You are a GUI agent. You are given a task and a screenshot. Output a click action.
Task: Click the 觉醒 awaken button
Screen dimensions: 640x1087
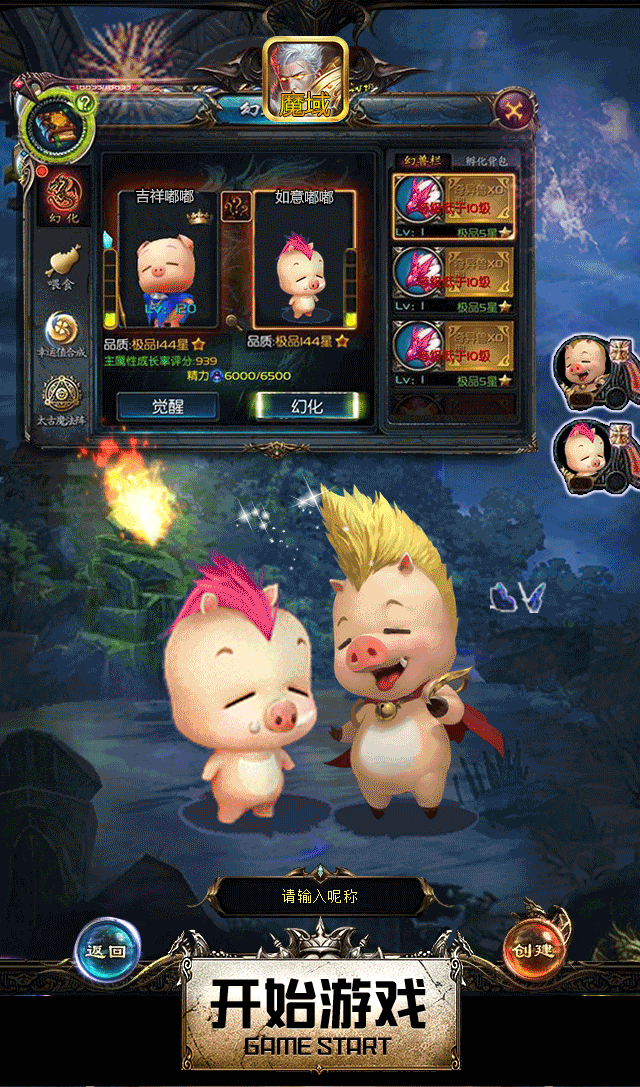167,405
